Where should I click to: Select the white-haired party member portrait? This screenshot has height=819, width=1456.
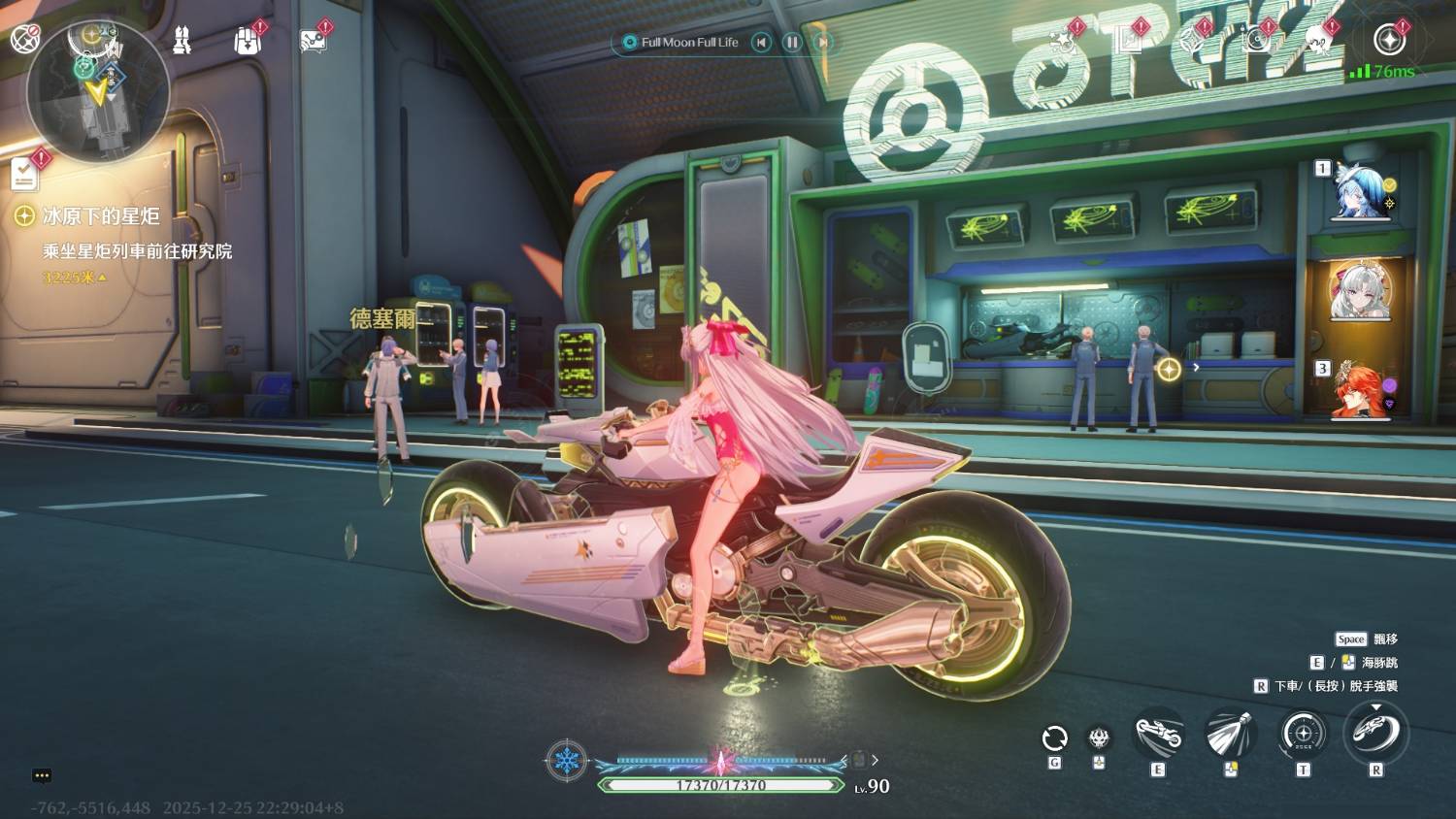click(1359, 289)
